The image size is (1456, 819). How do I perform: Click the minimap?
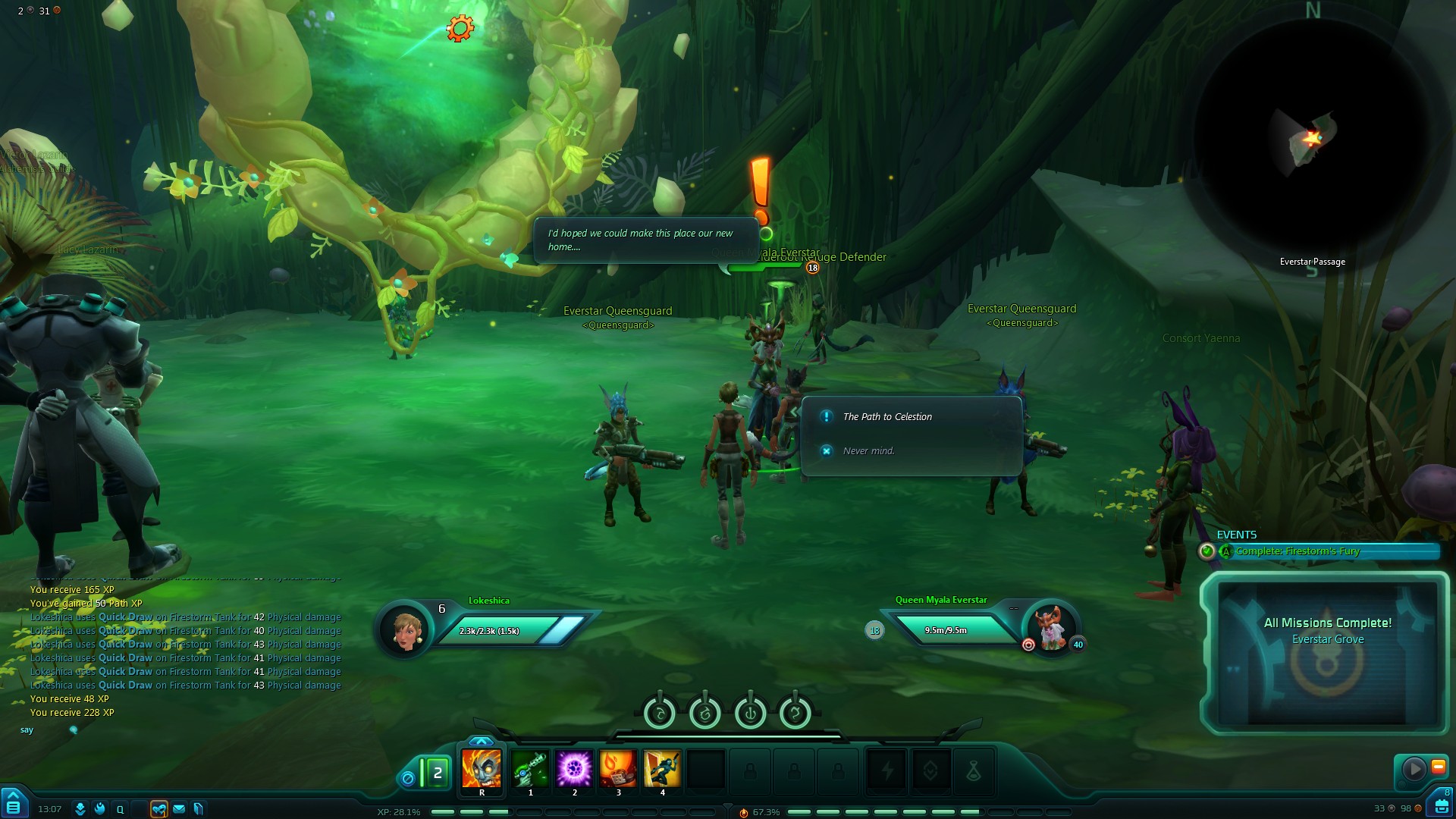[x=1312, y=136]
